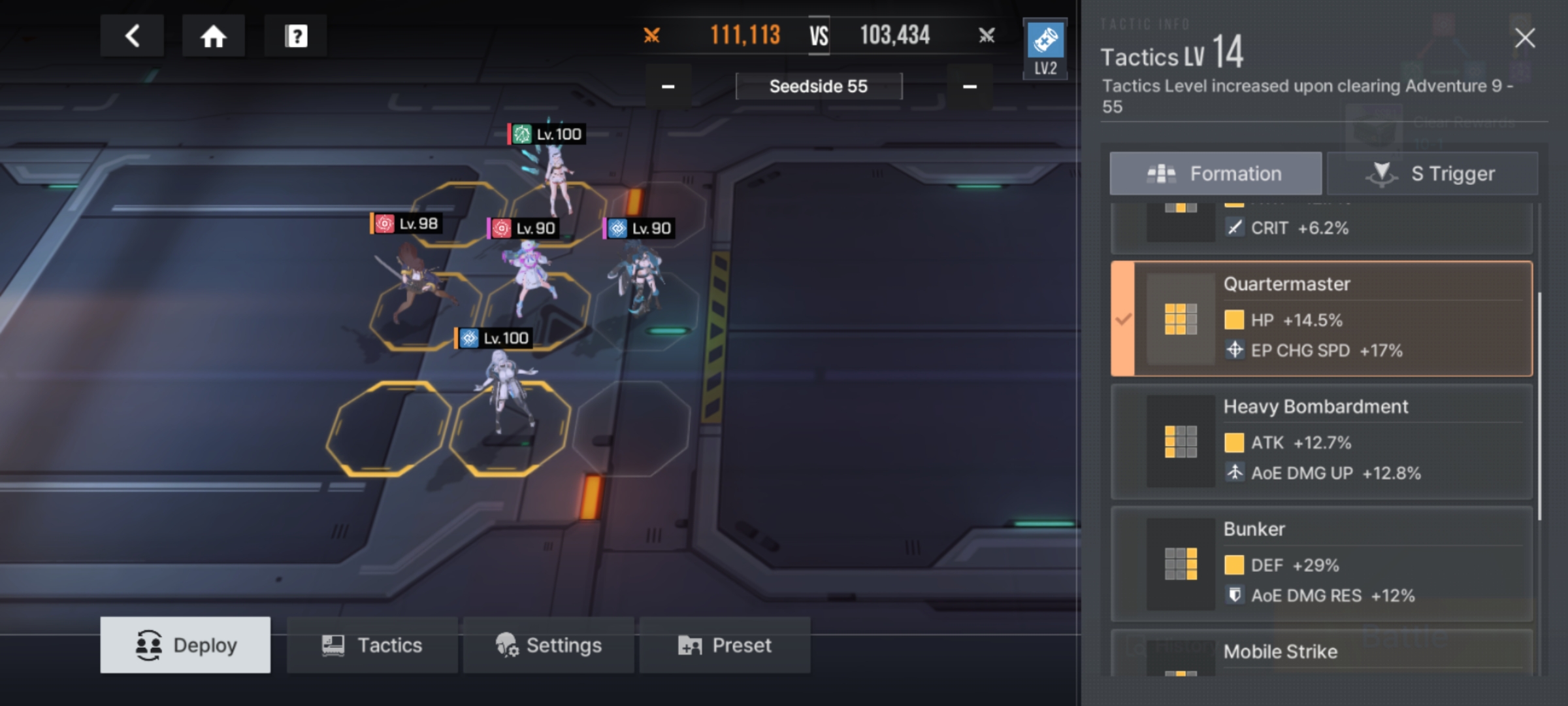Go back using the arrow button
This screenshot has height=706, width=1568.
pyautogui.click(x=132, y=36)
